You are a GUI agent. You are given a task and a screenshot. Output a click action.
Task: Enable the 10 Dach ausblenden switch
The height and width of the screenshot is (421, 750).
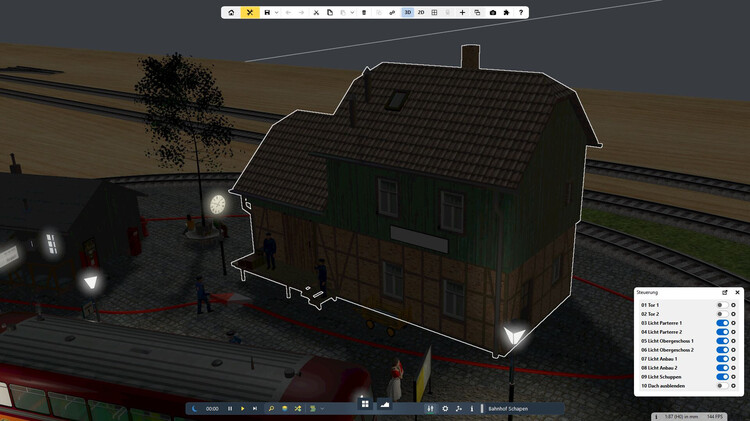coord(722,386)
